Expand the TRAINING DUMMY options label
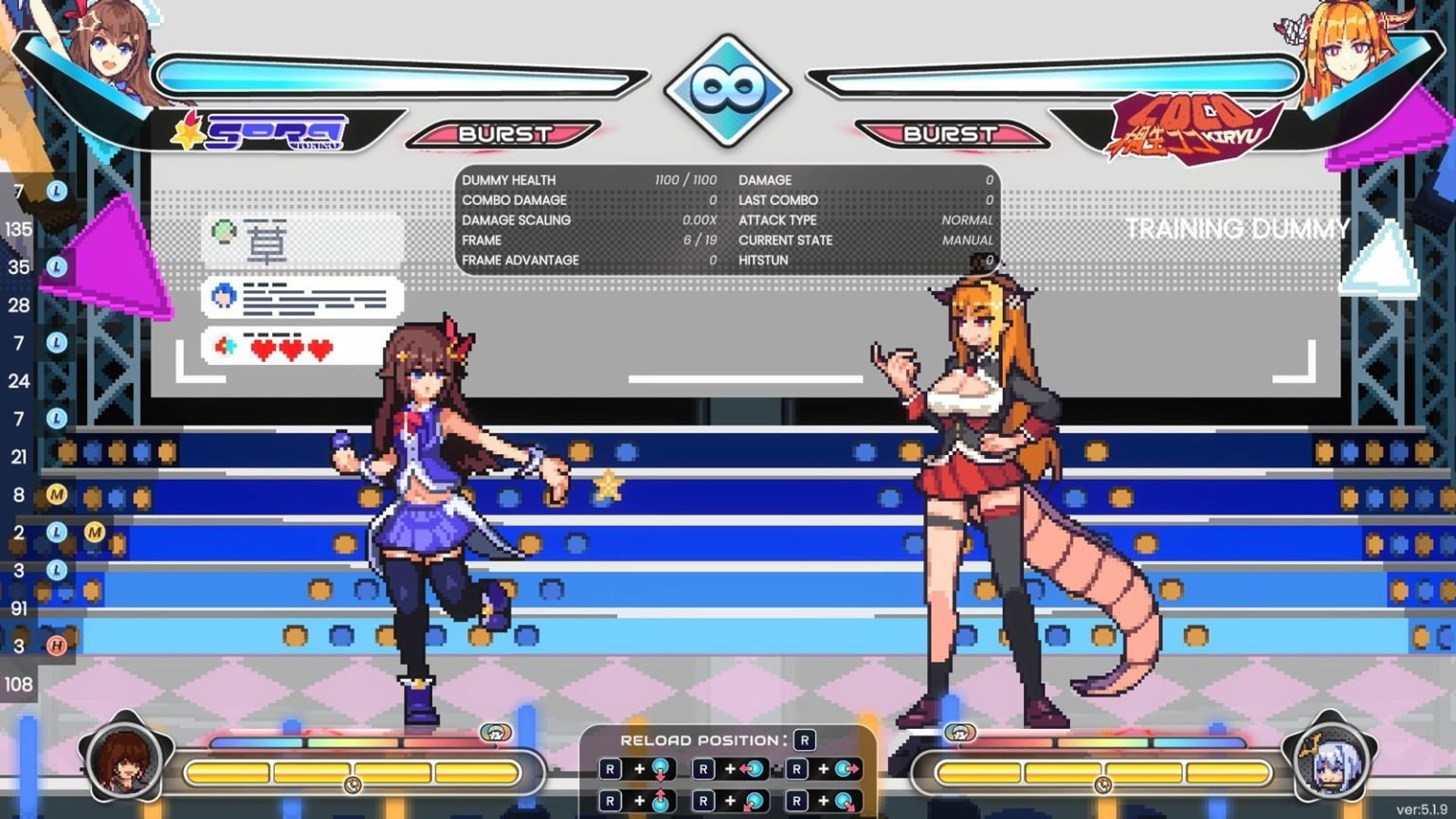 [x=1237, y=229]
